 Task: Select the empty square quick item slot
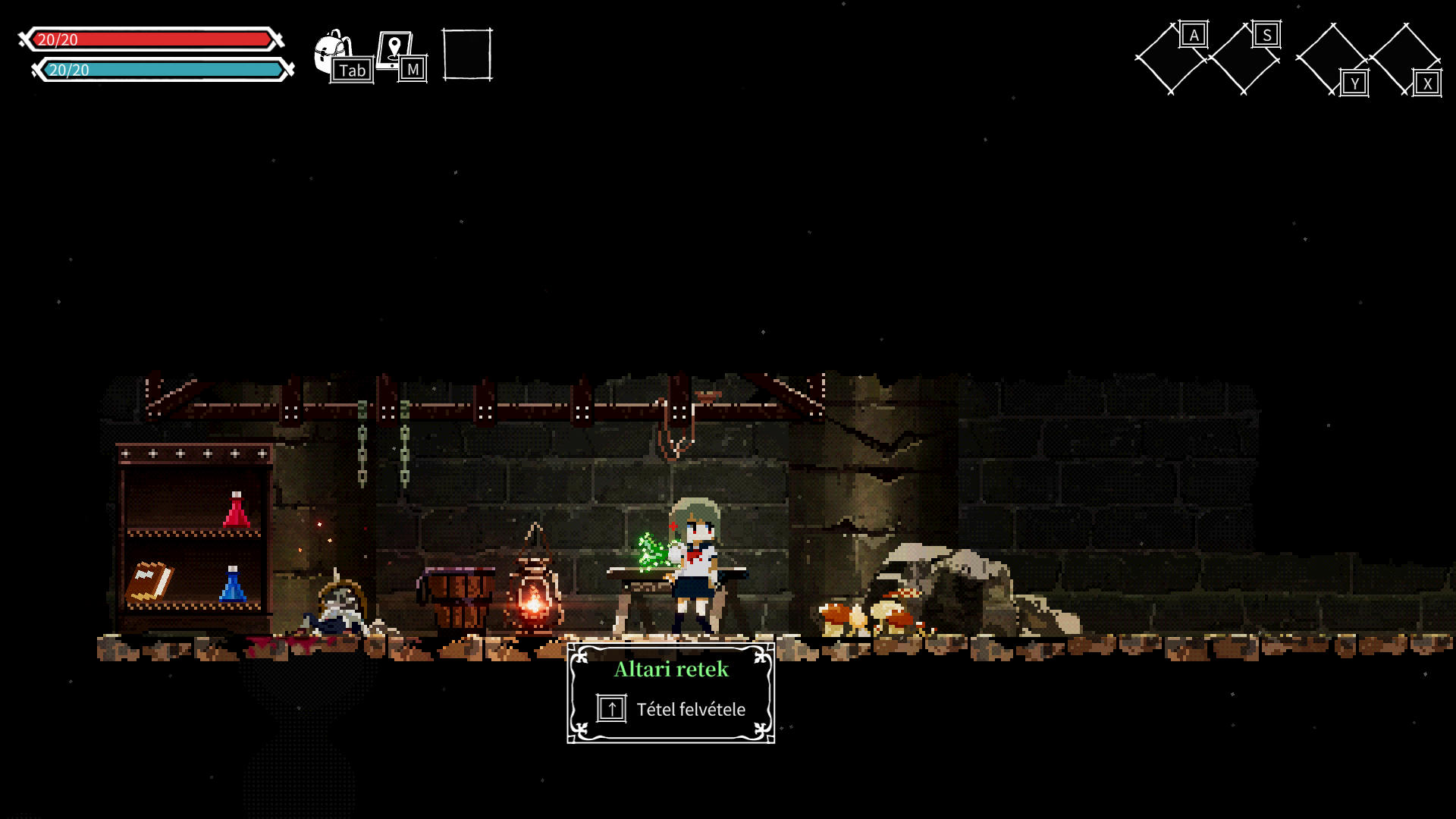pyautogui.click(x=467, y=55)
